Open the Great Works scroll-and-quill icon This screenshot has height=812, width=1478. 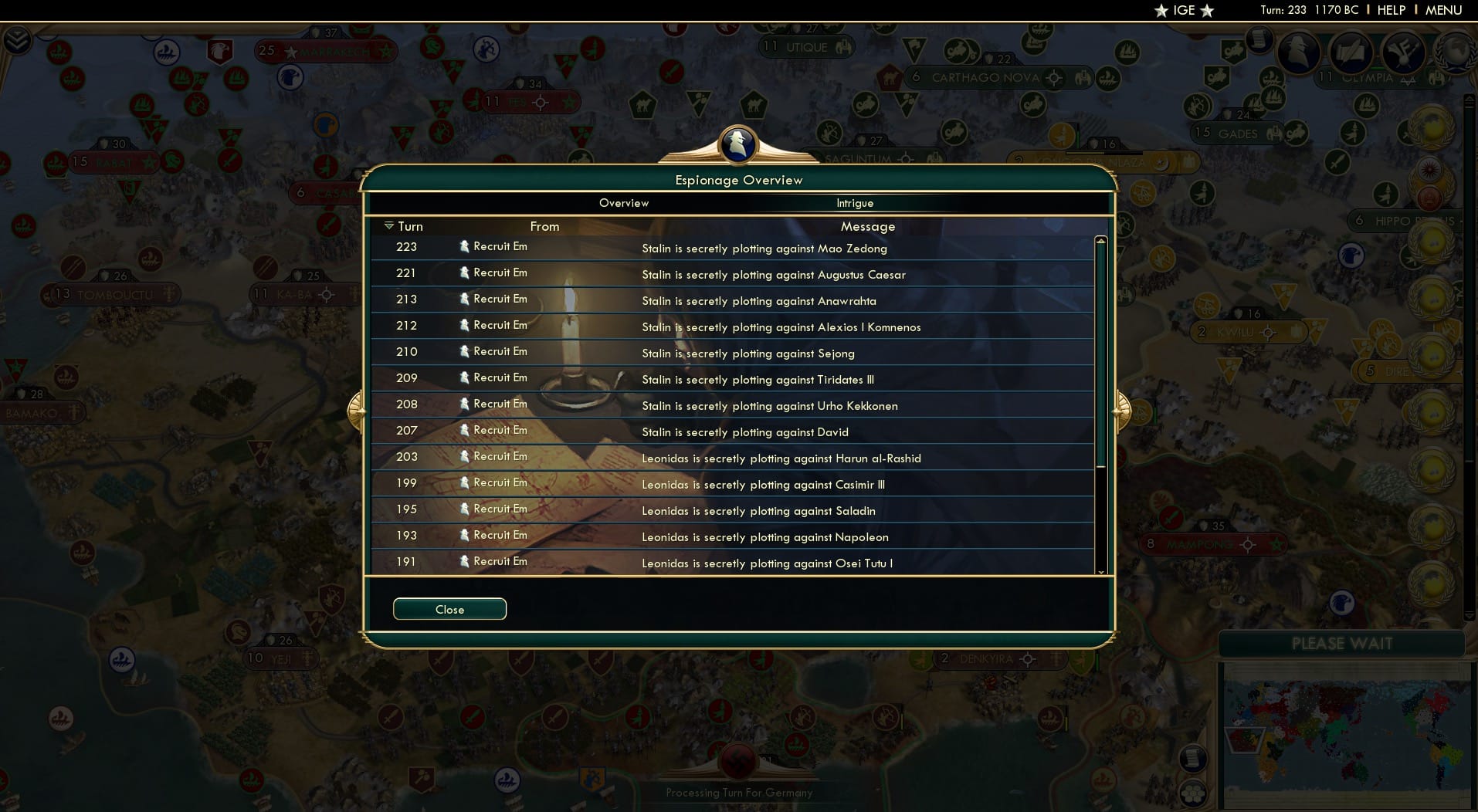tap(1350, 52)
